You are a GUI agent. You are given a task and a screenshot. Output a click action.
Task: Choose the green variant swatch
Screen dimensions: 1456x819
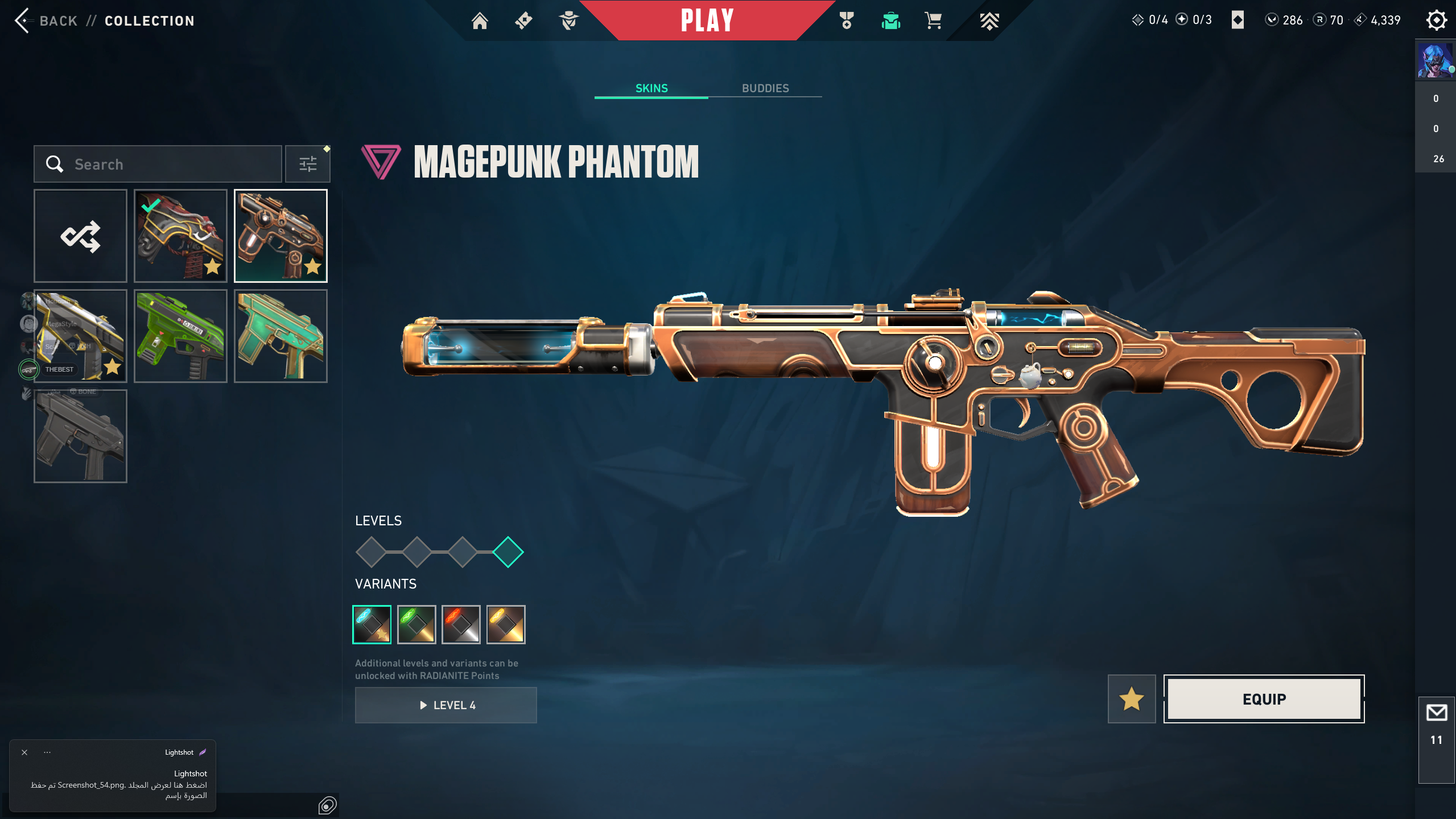[x=416, y=624]
